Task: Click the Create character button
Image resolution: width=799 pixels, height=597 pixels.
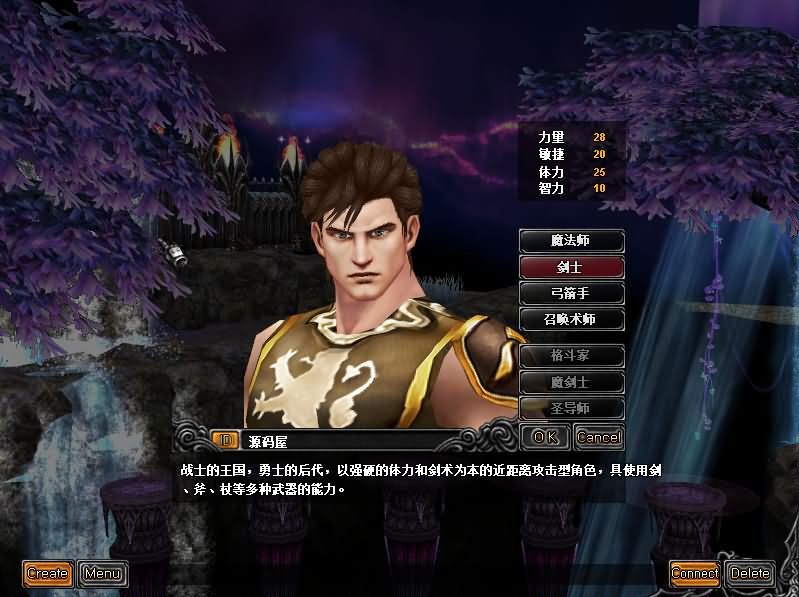Action: tap(48, 573)
